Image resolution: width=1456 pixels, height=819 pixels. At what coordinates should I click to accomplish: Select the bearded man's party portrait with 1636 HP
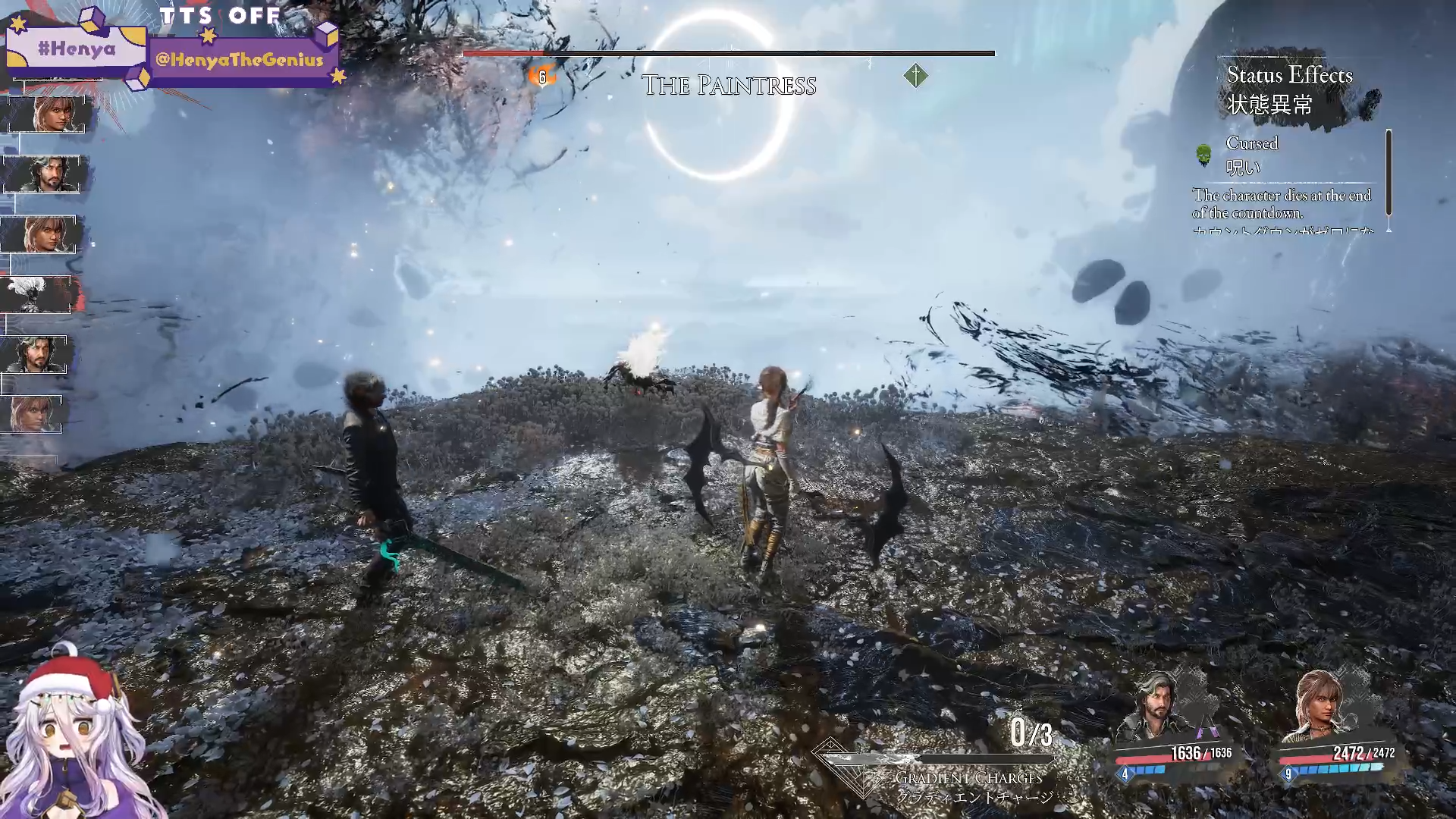tap(1157, 705)
